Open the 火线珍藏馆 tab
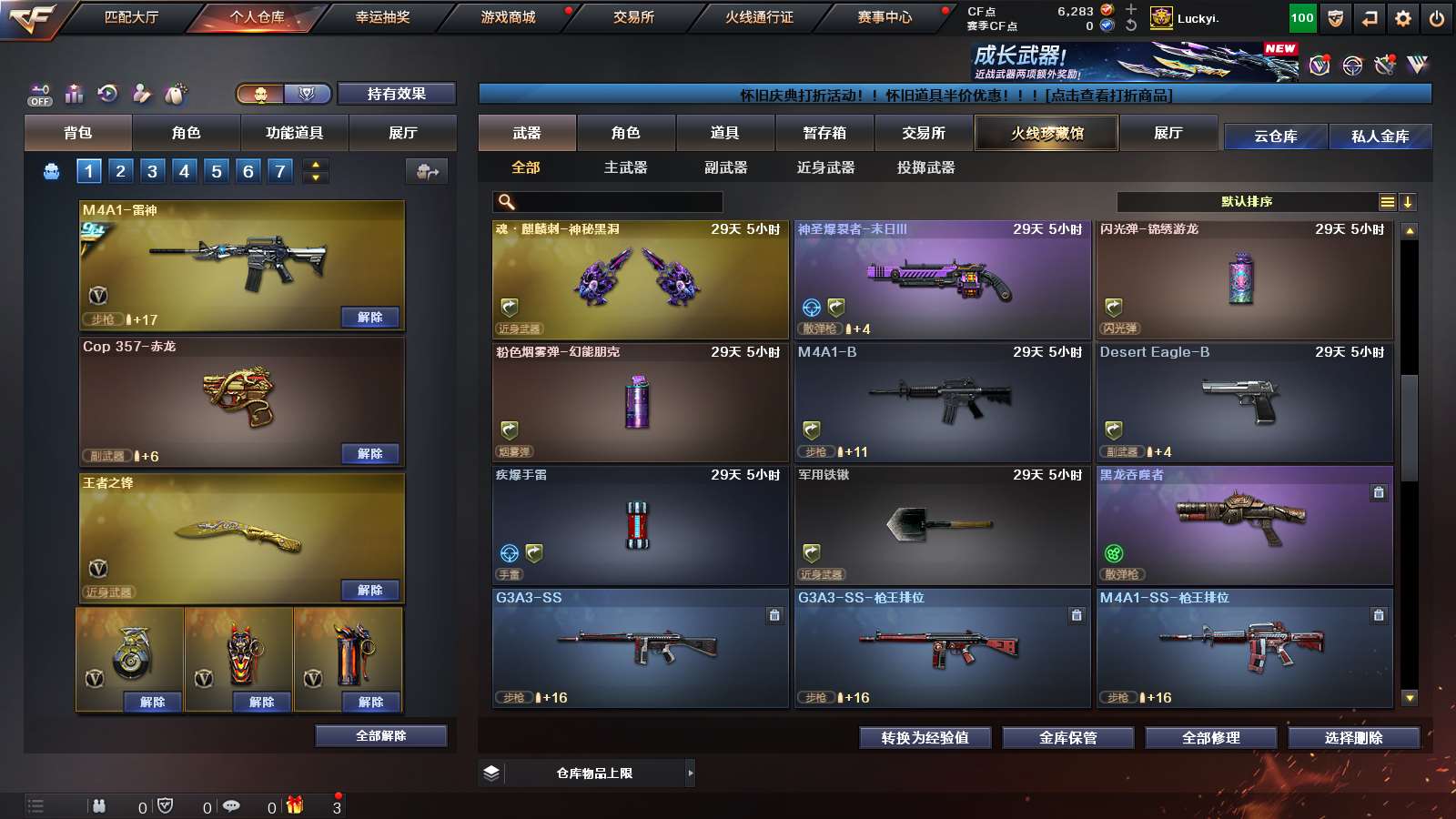This screenshot has width=1456, height=819. tap(1046, 133)
